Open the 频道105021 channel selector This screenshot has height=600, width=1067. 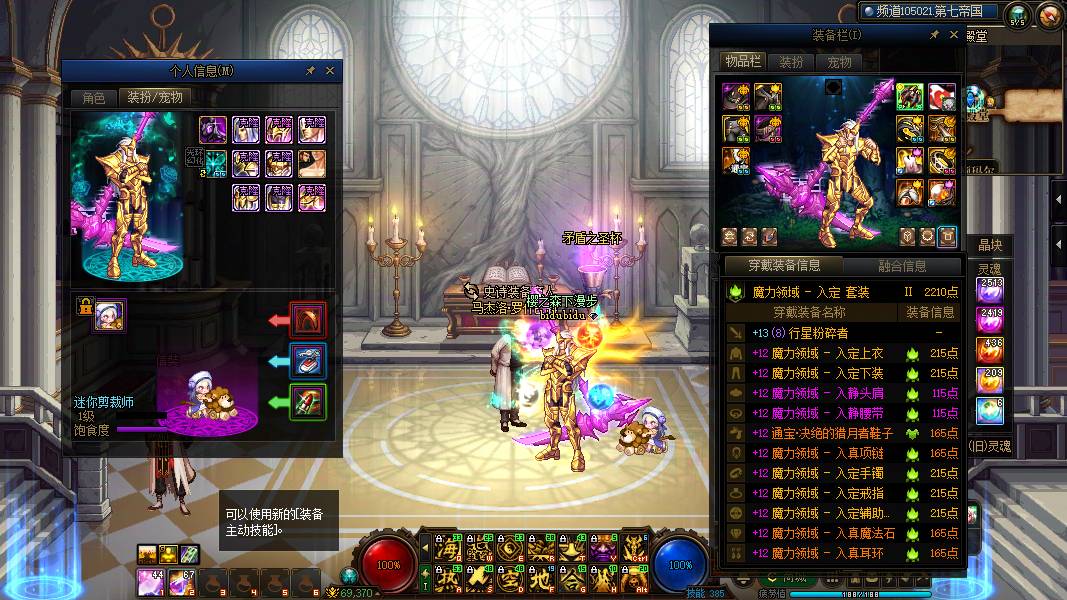tap(930, 12)
